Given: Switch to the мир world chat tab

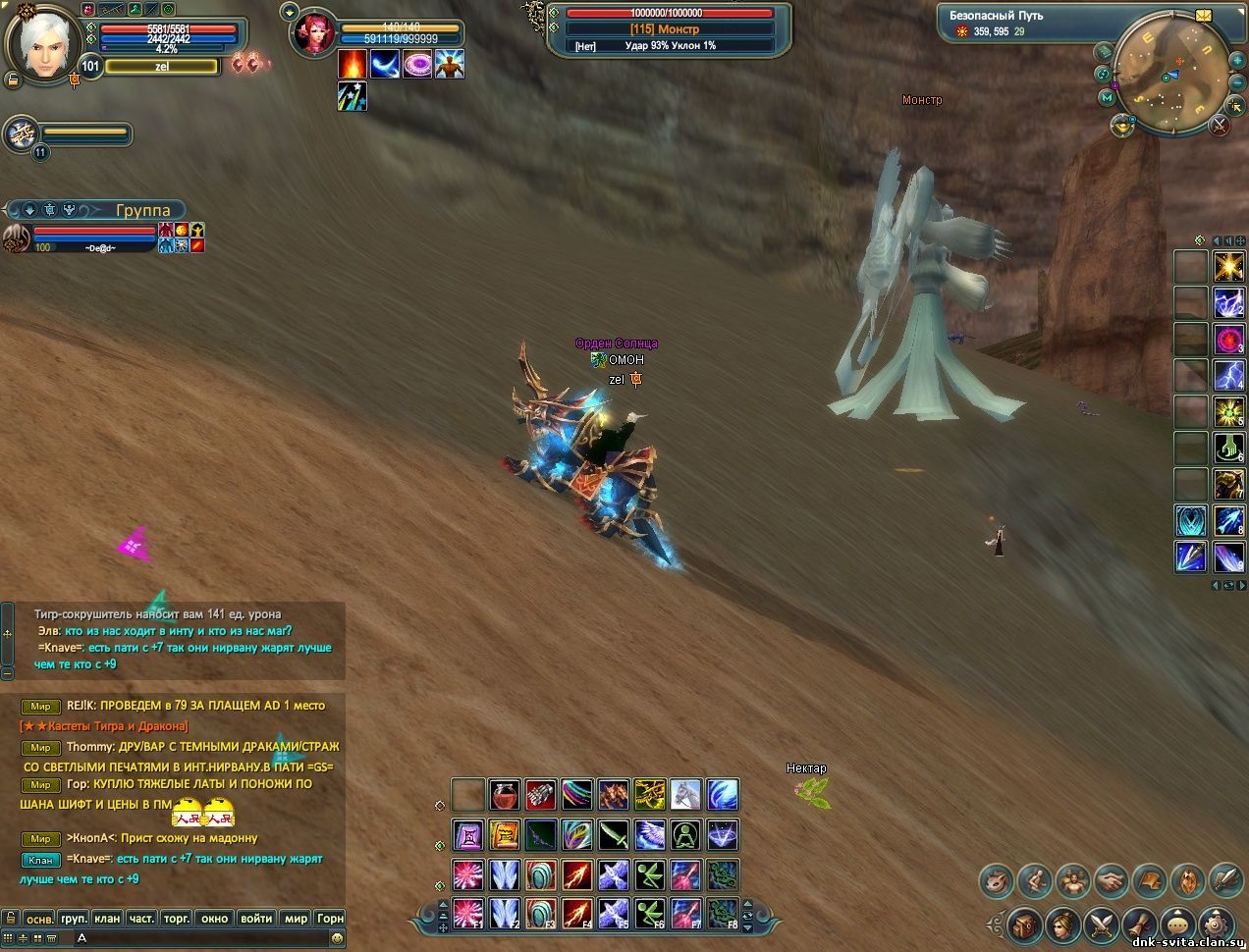Looking at the screenshot, I should [x=296, y=919].
